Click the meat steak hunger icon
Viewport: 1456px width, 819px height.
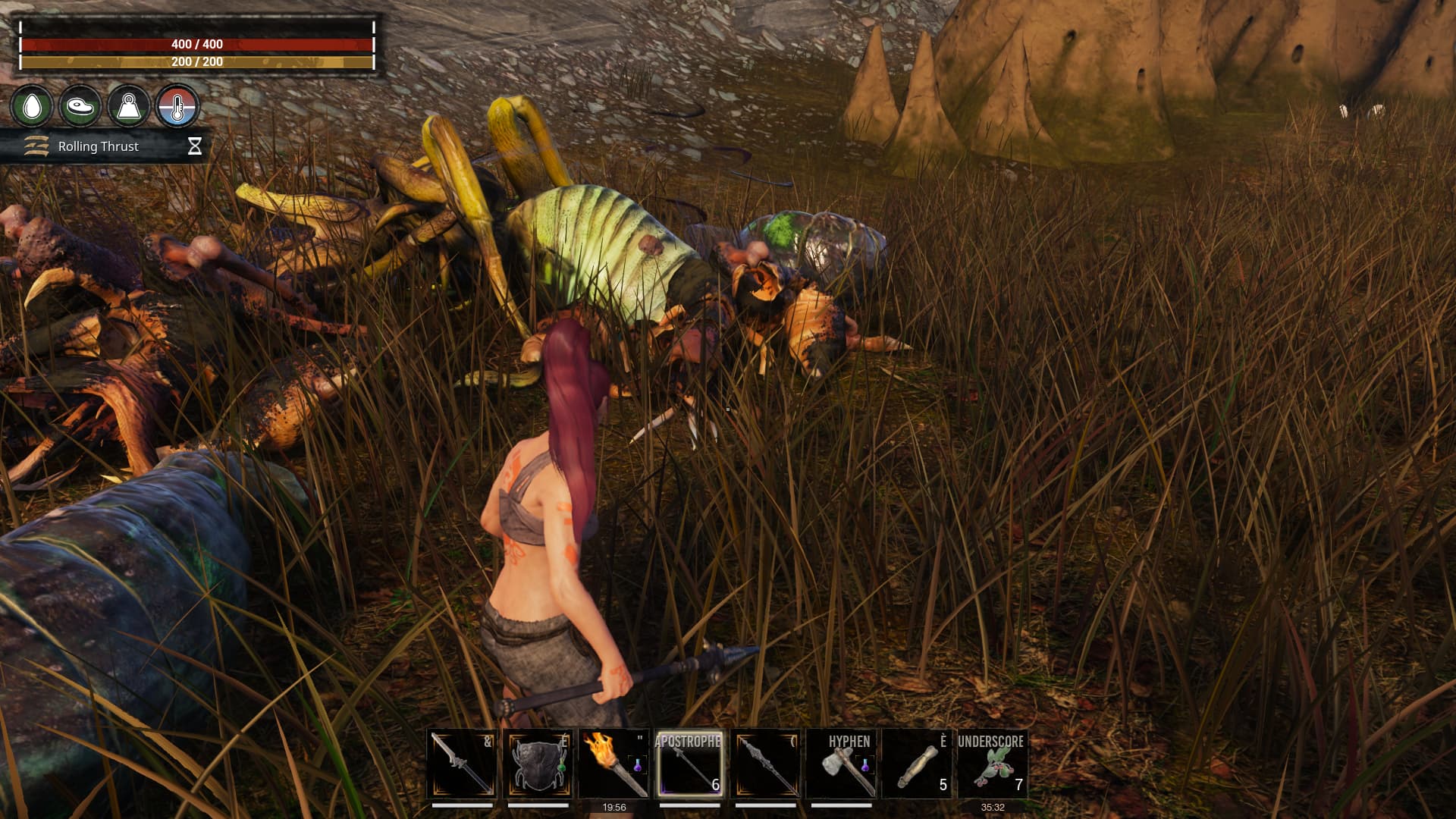(80, 106)
